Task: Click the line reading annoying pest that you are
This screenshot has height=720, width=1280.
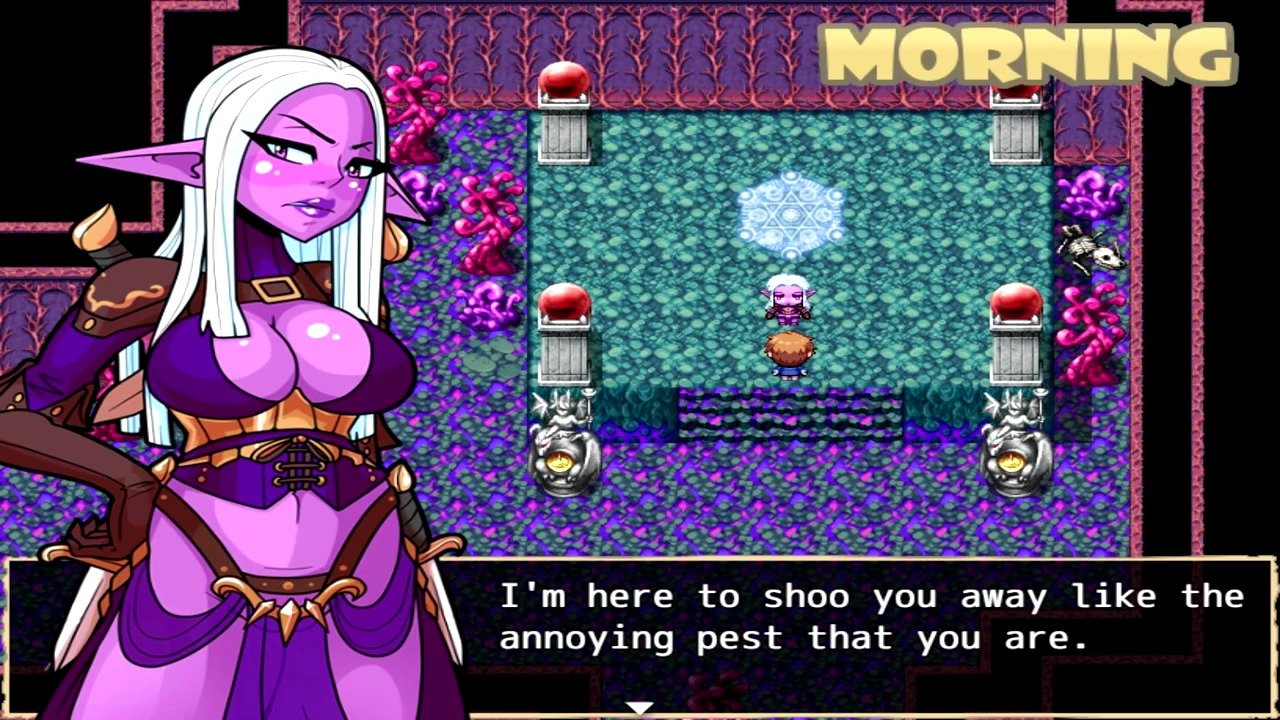Action: click(x=793, y=637)
